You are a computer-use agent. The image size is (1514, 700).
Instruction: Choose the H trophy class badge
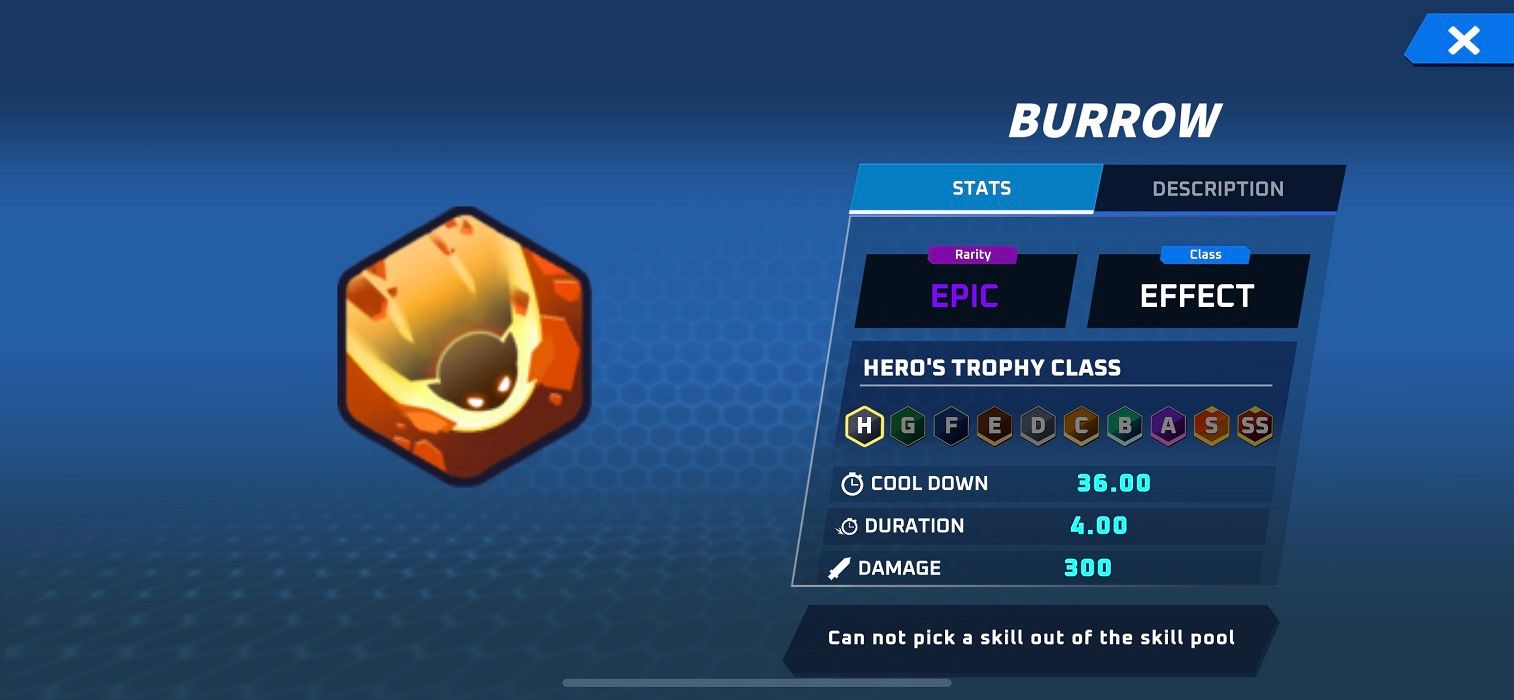pos(864,427)
